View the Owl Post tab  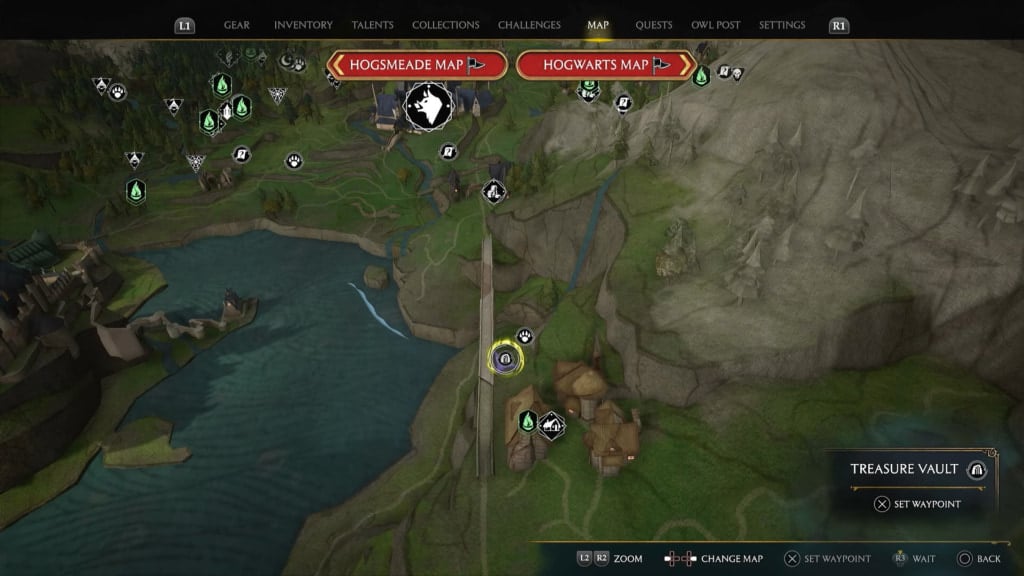[x=716, y=25]
